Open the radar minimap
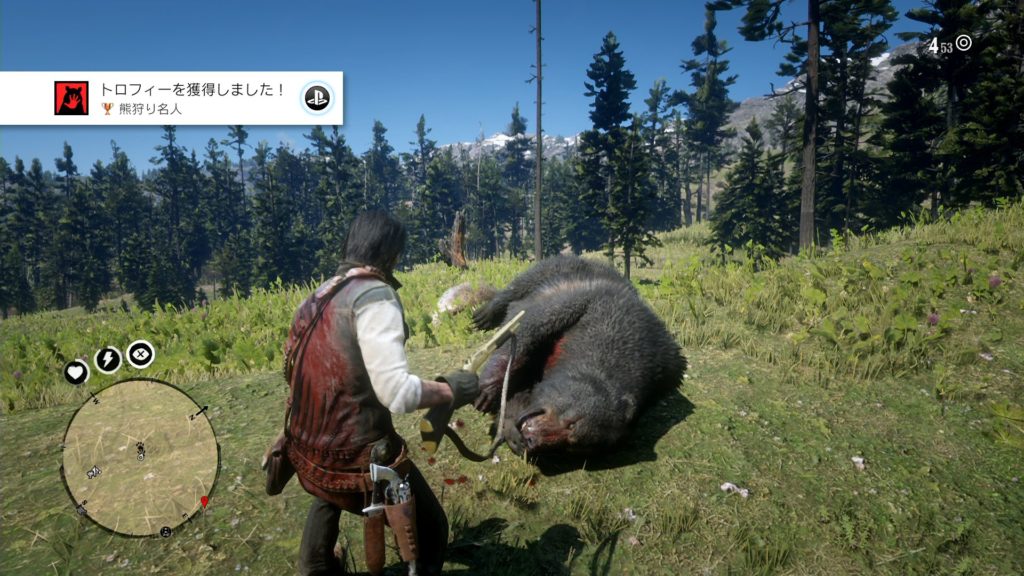 tap(139, 457)
